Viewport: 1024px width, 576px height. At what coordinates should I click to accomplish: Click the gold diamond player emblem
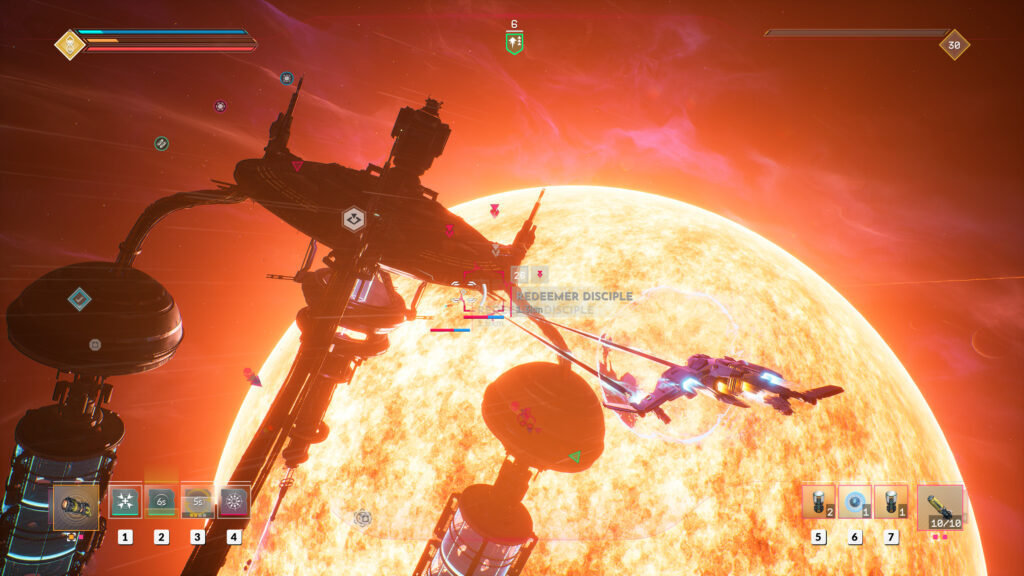click(70, 44)
